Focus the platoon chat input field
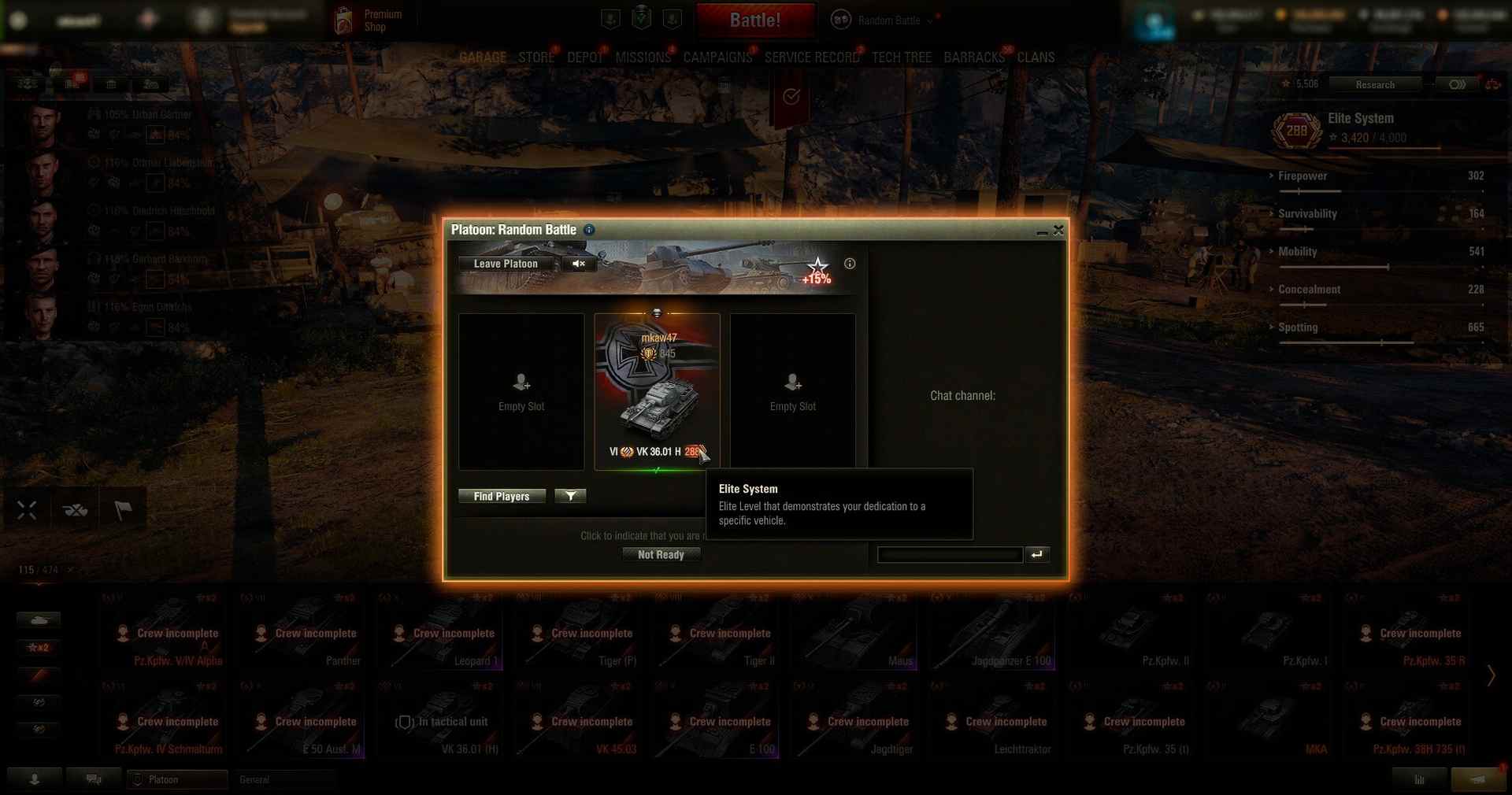 950,555
